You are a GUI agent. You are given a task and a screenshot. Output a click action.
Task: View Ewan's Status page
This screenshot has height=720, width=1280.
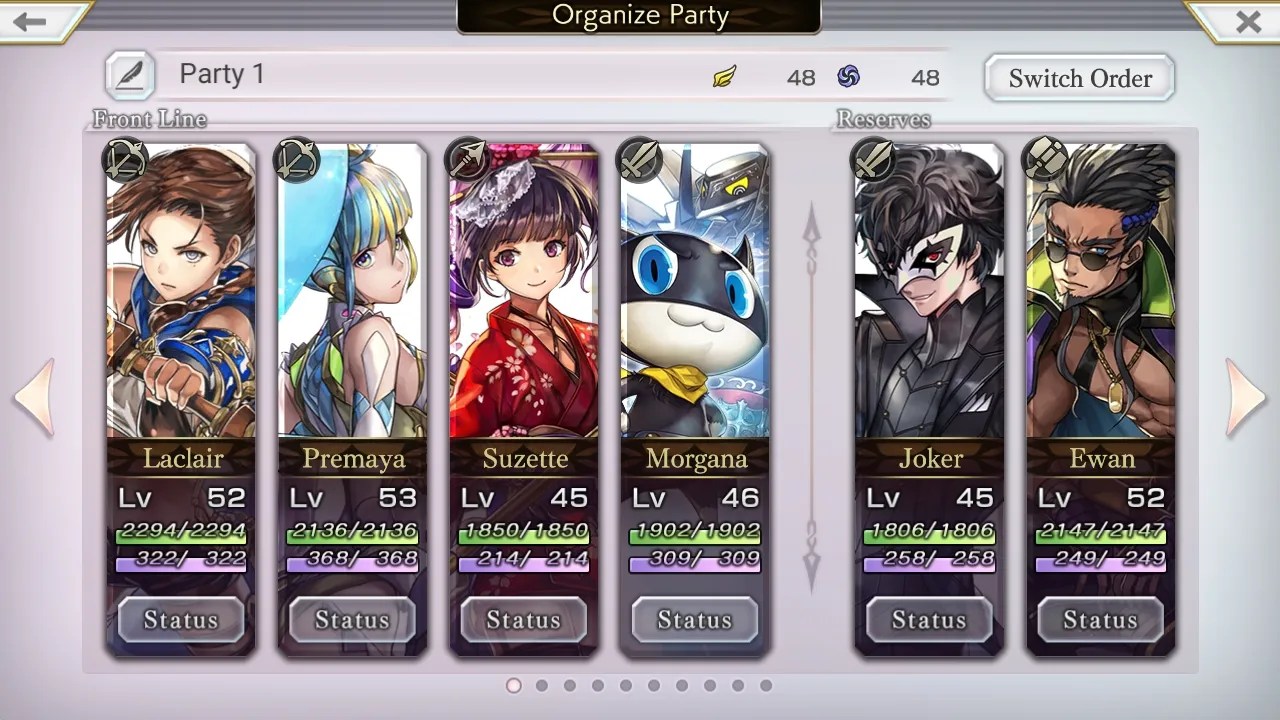tap(1100, 620)
